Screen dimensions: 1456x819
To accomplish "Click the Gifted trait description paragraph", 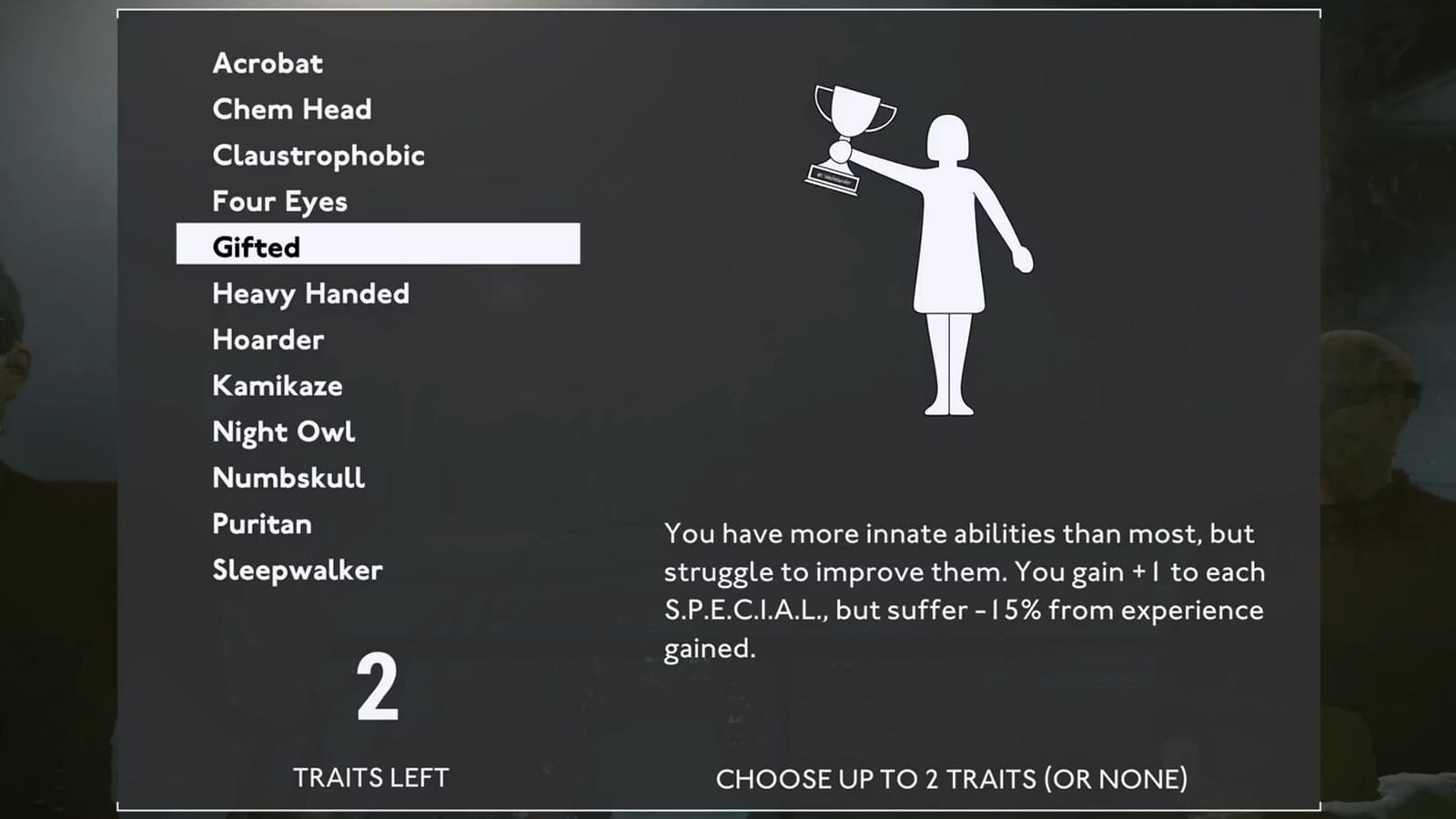I will 965,590.
